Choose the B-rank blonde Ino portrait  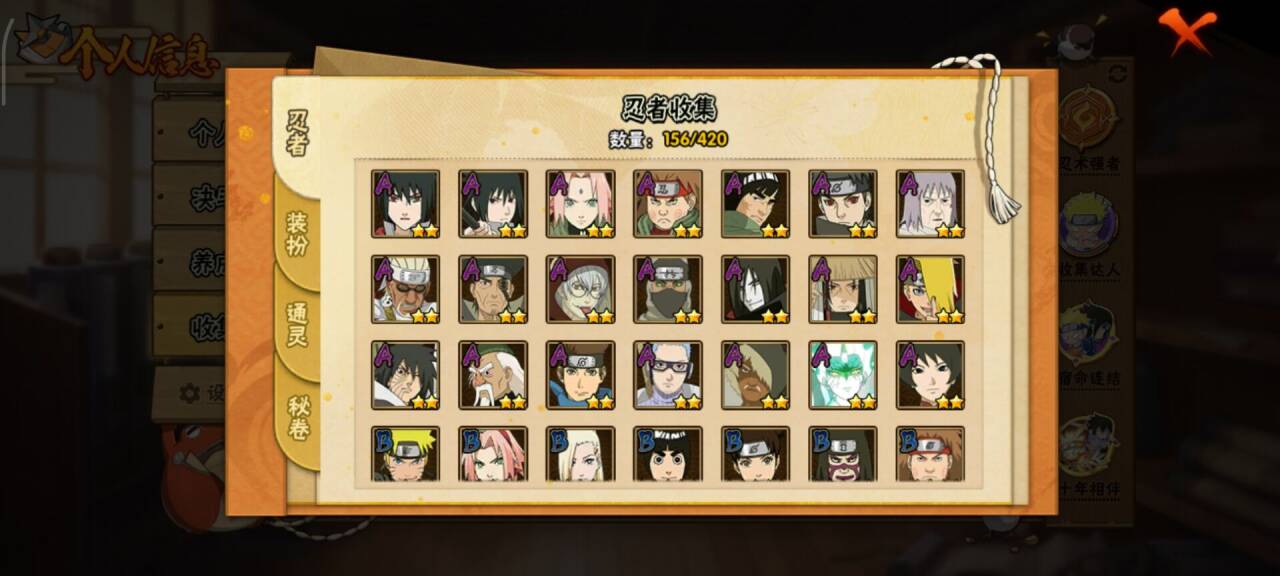pos(580,455)
